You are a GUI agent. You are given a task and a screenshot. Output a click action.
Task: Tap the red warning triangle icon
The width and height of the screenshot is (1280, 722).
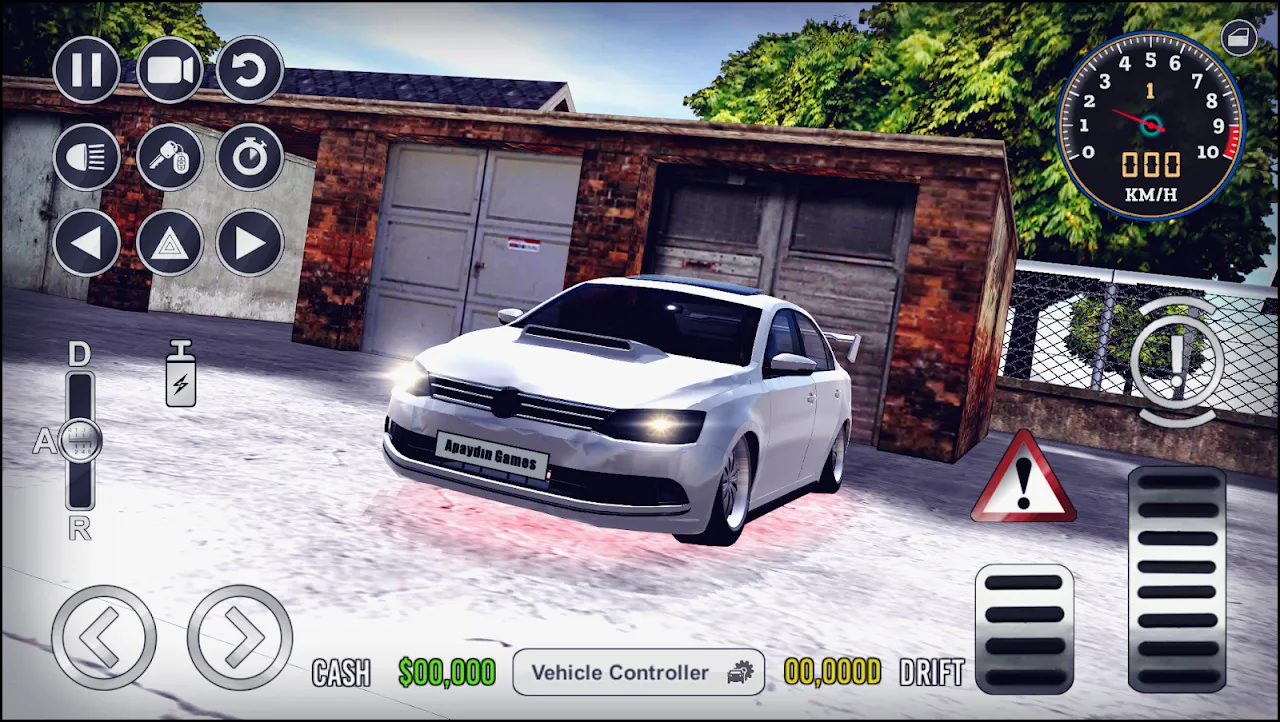1023,480
